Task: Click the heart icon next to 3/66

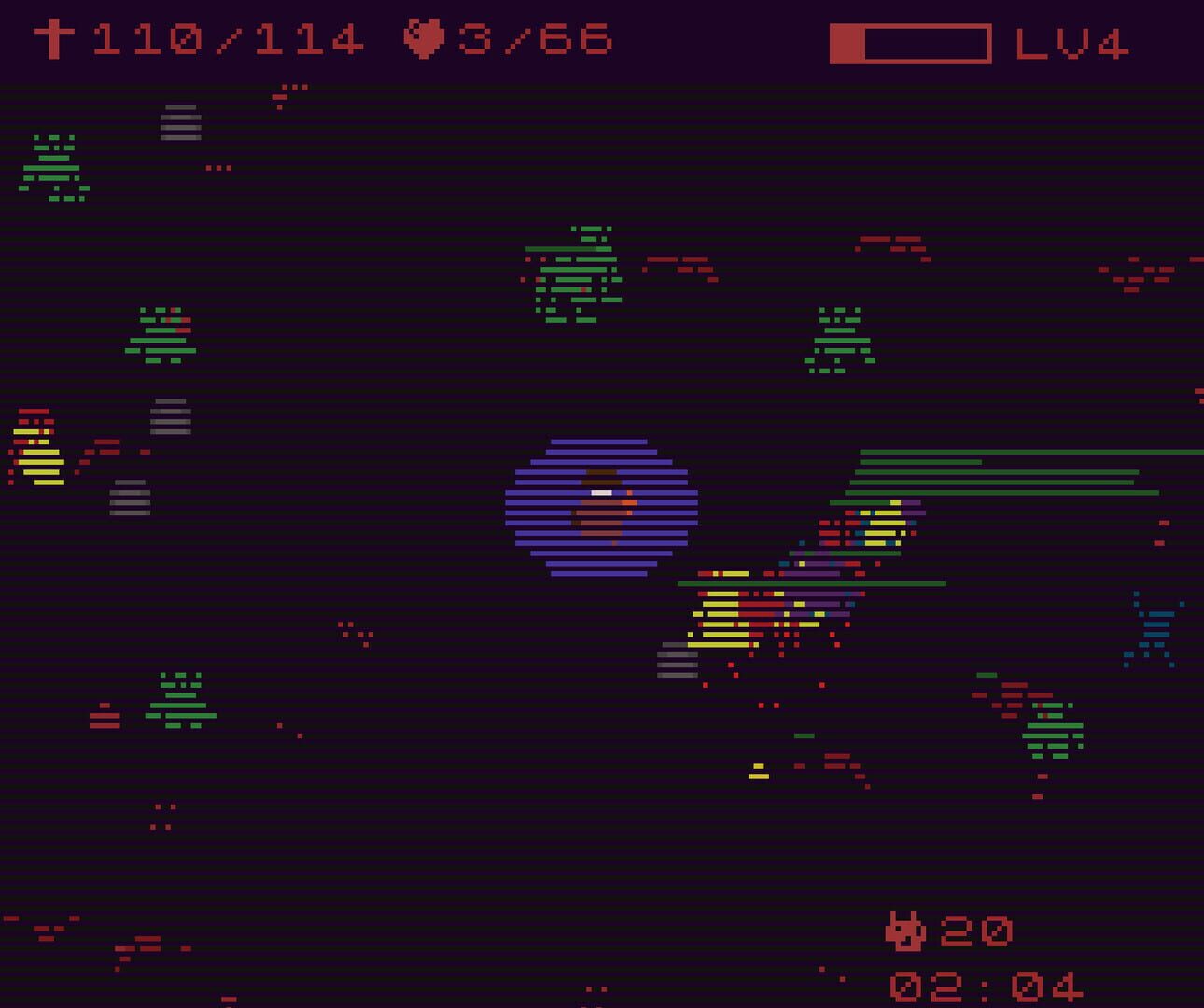Action: click(x=425, y=39)
